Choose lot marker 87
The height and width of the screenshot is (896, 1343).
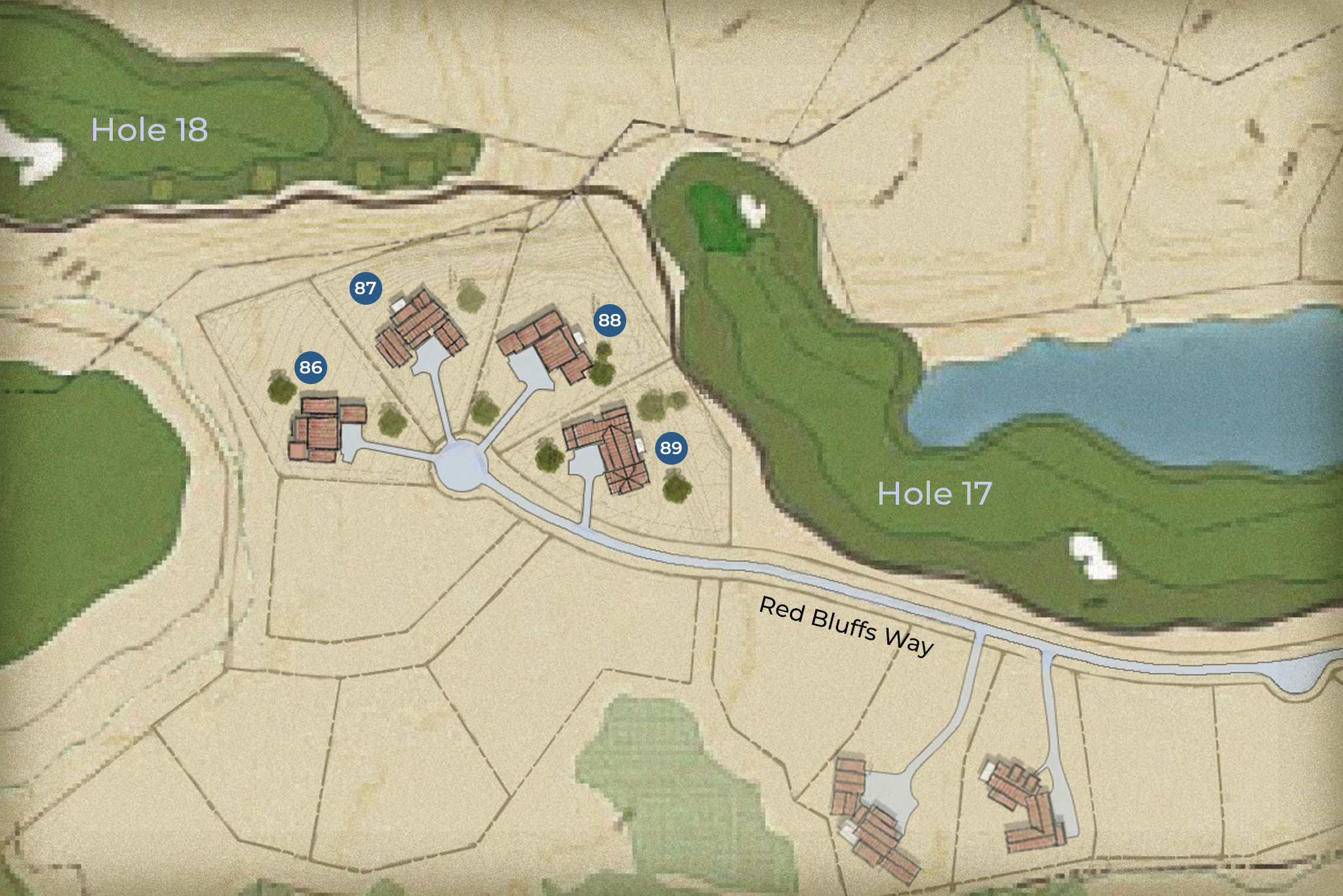[365, 288]
